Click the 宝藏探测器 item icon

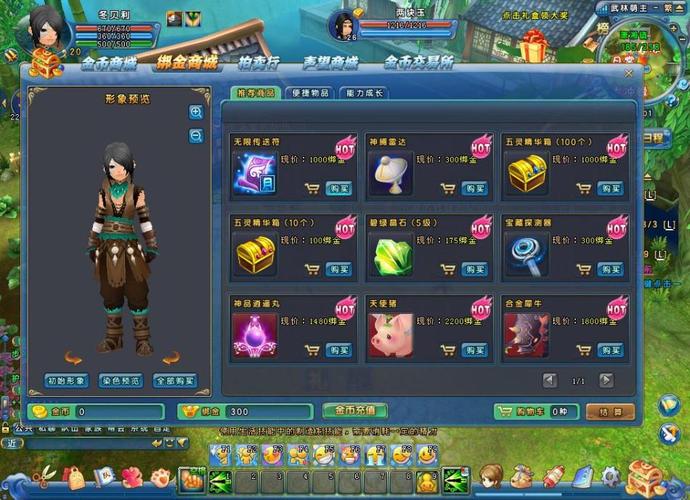tap(526, 254)
